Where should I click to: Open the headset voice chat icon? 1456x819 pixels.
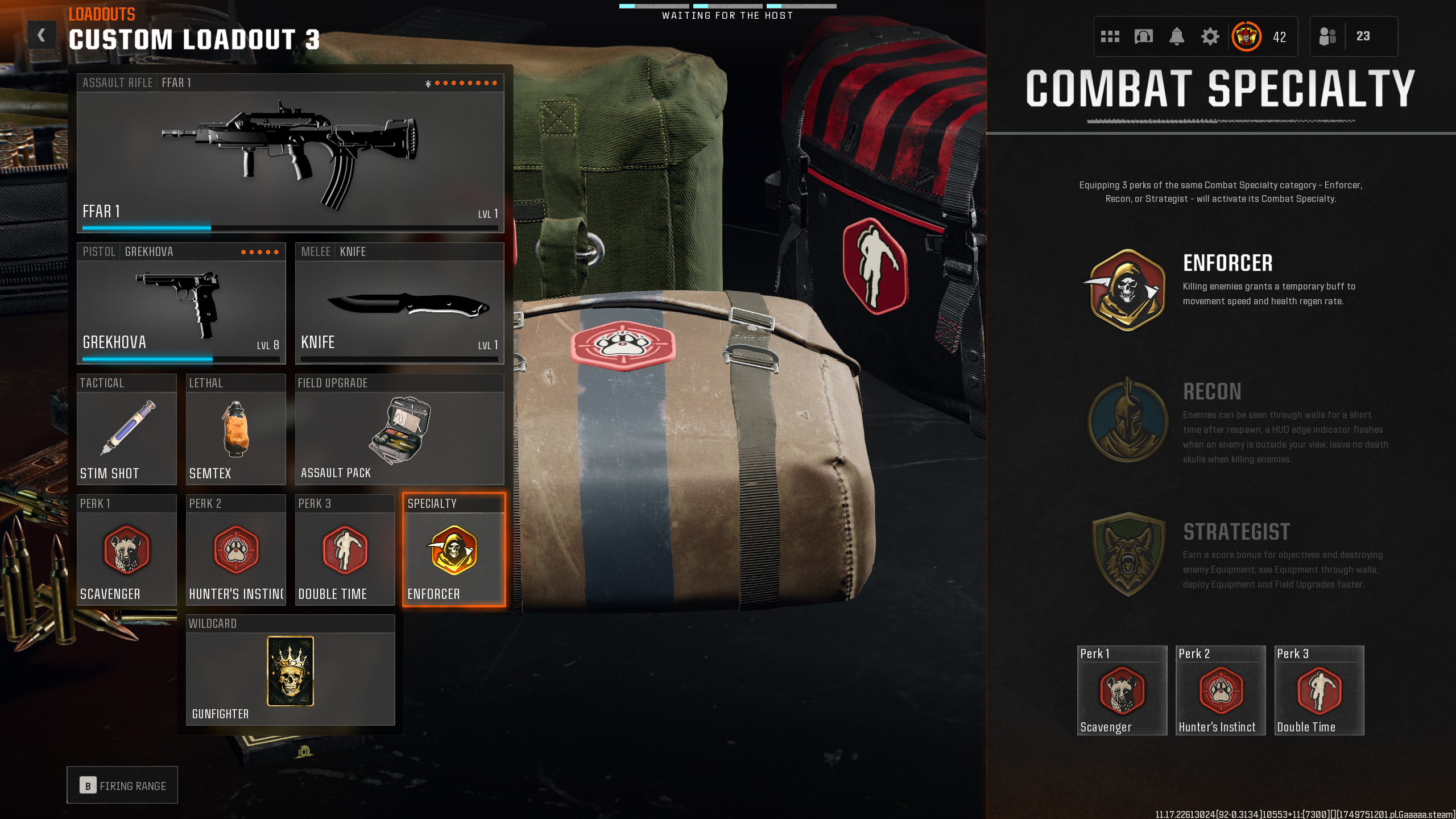point(1143,37)
